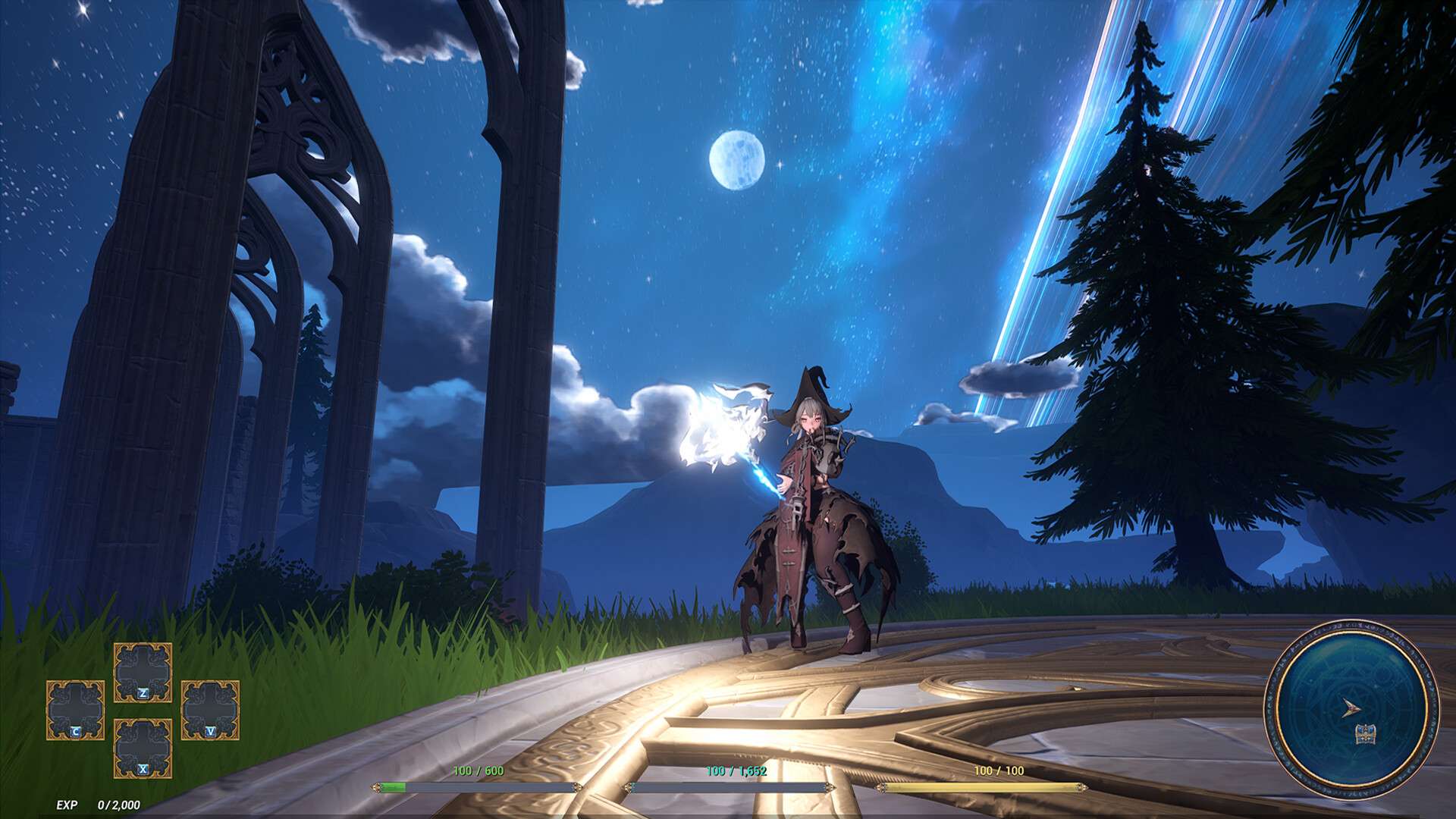Choose the skill slot labeled C
Image resolution: width=1456 pixels, height=819 pixels.
point(75,711)
